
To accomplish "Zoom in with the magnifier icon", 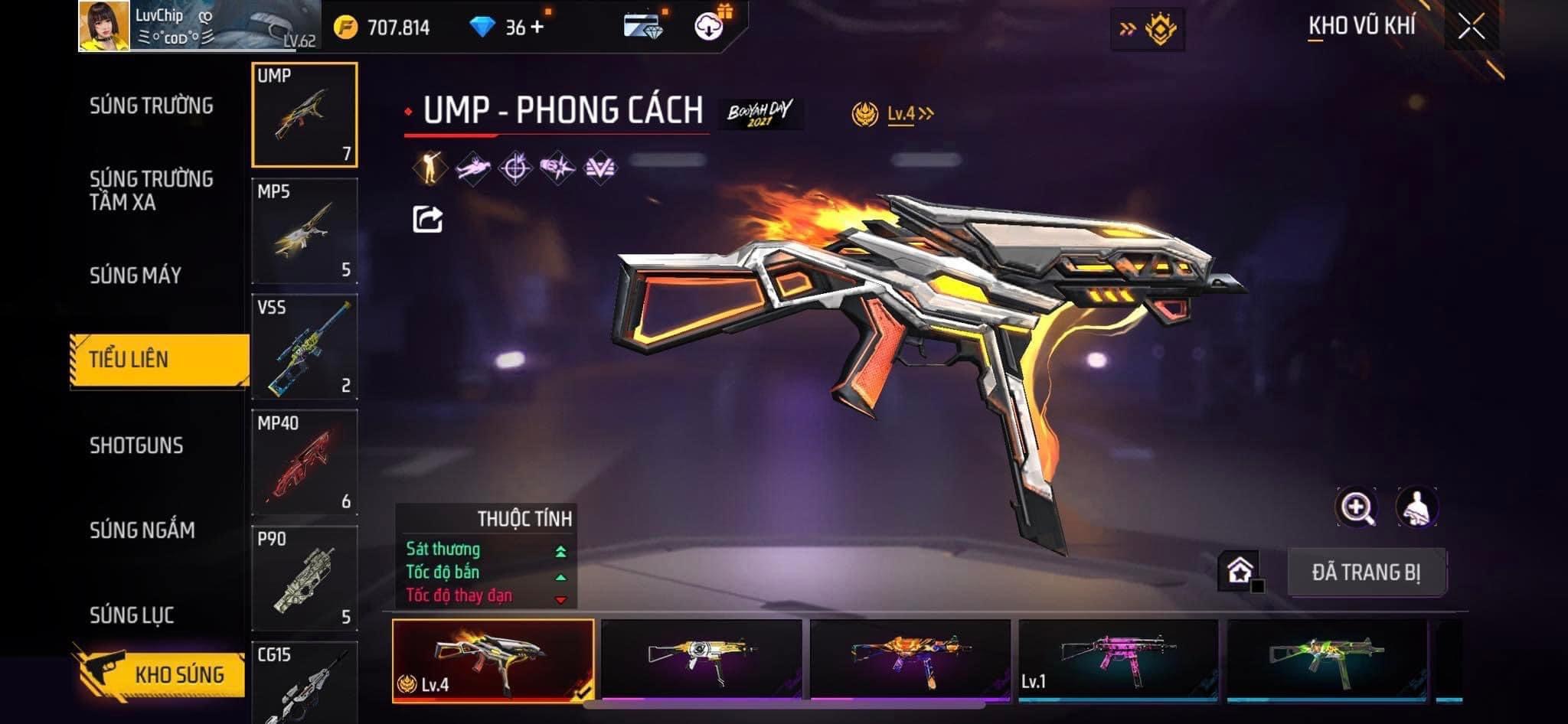I will pos(1356,507).
